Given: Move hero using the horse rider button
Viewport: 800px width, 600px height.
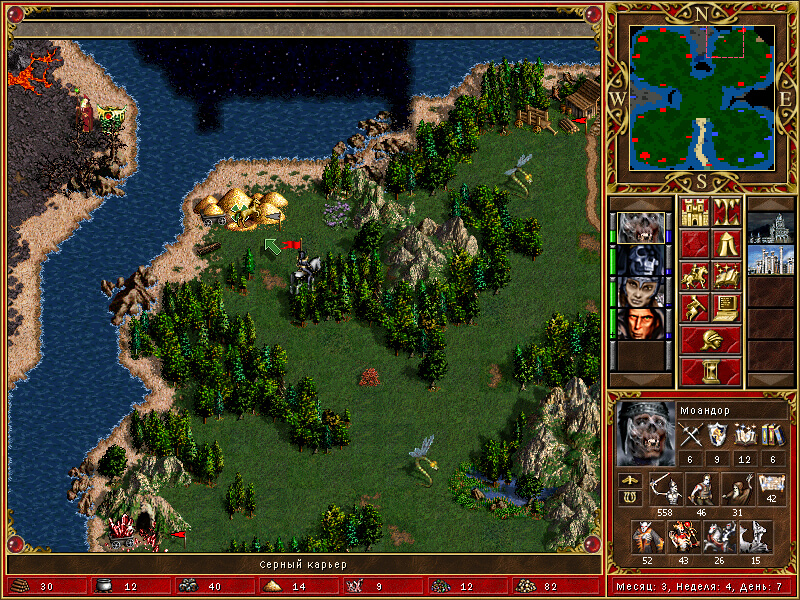Looking at the screenshot, I should click(x=695, y=276).
